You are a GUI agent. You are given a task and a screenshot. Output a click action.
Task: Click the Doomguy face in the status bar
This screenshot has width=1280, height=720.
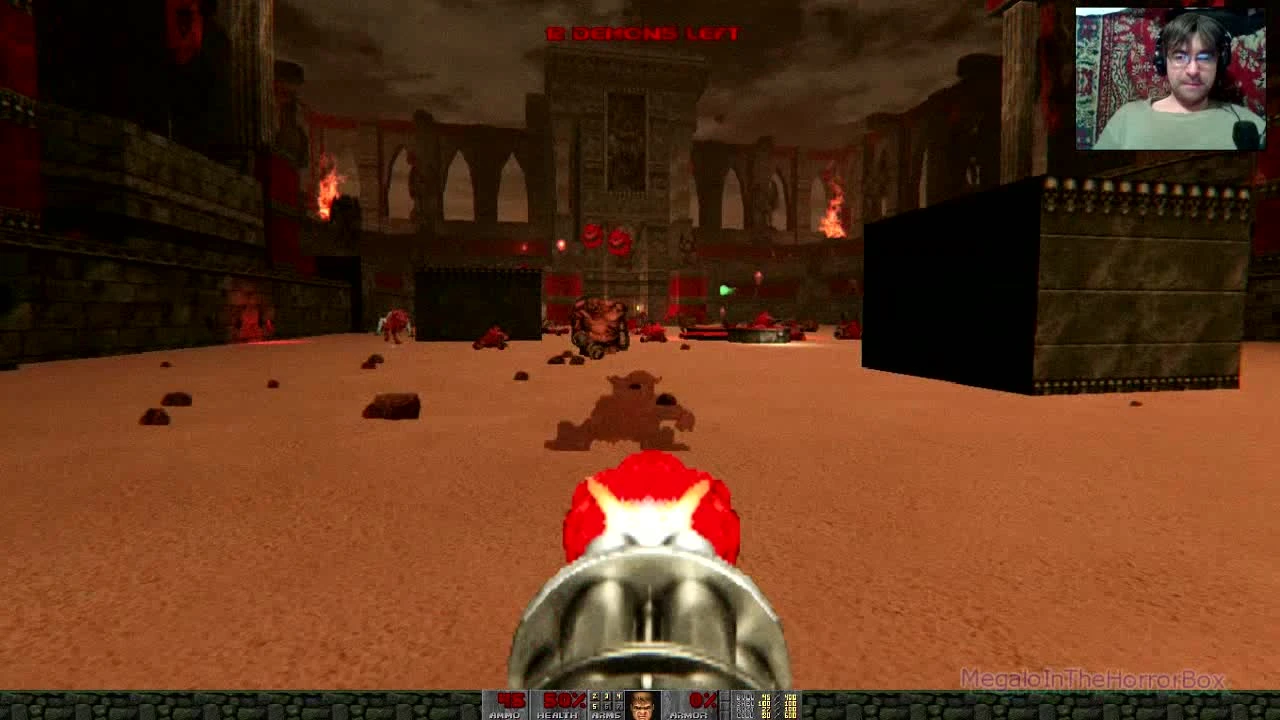pos(640,705)
